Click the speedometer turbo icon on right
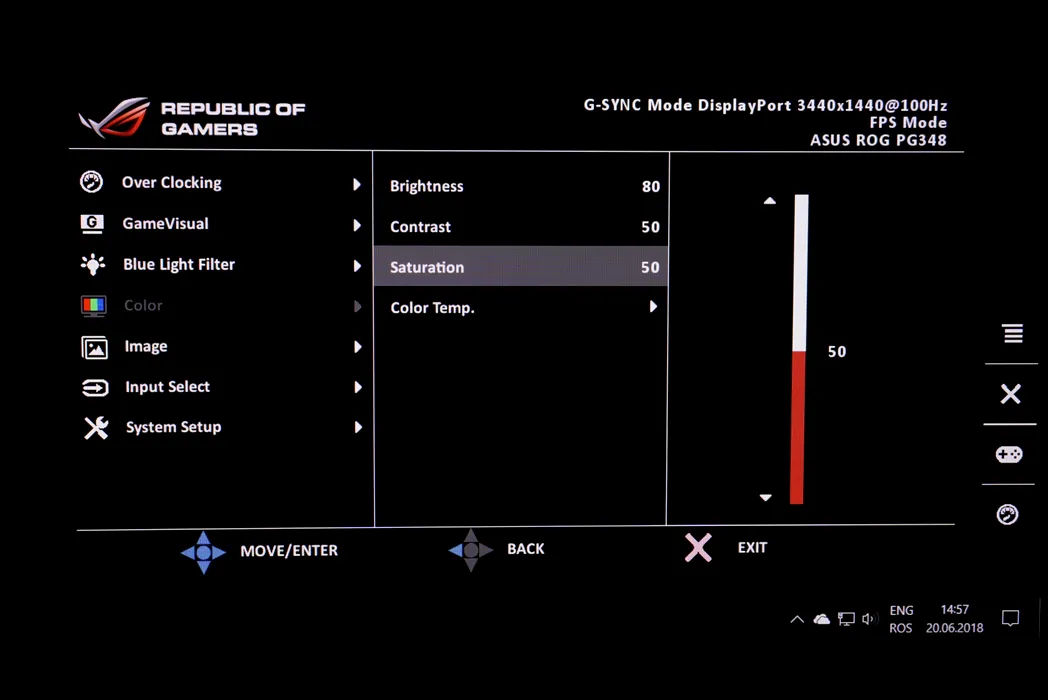This screenshot has height=700, width=1048. tap(1008, 515)
